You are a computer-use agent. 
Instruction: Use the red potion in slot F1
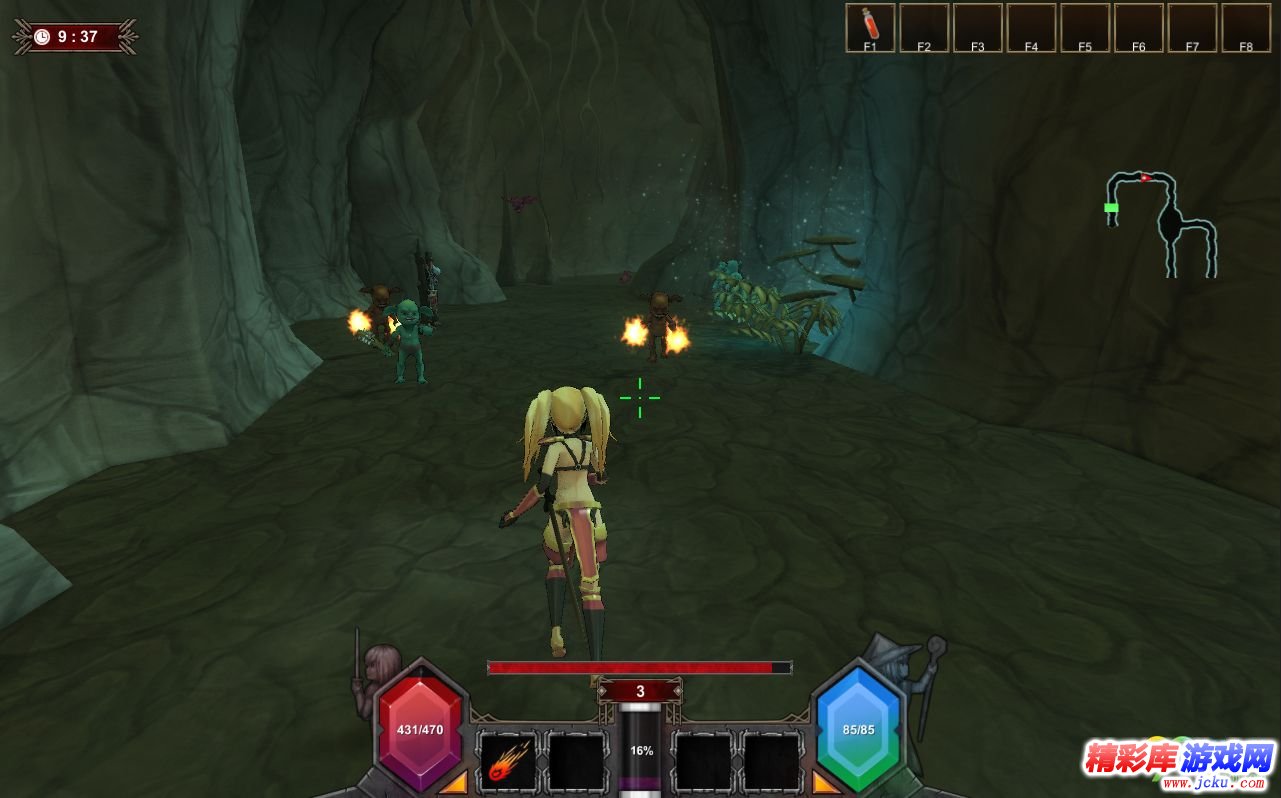(x=870, y=26)
